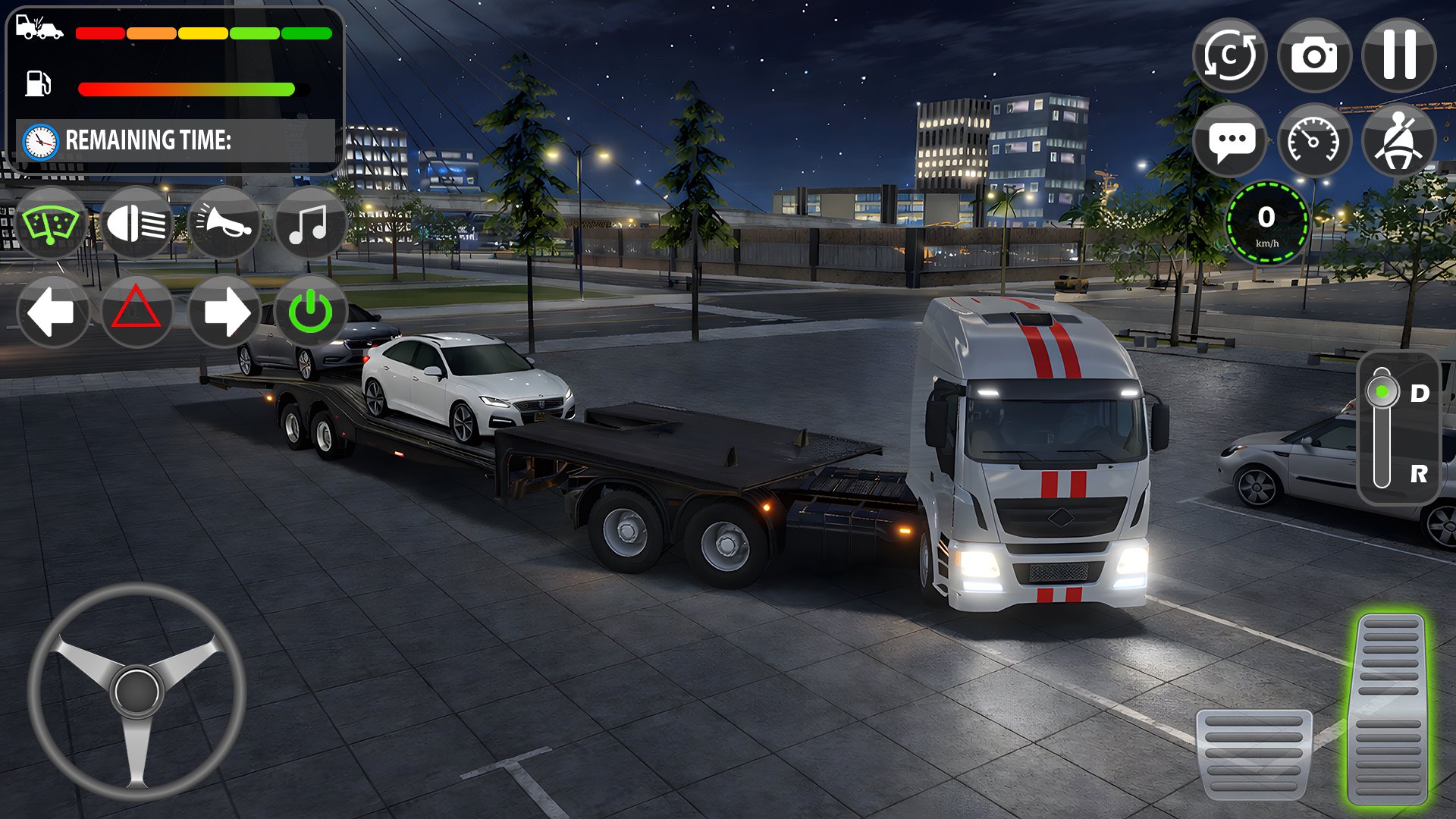Screen dimensions: 1456x819
Task: Activate the left turn signal arrow
Action: coord(51,312)
